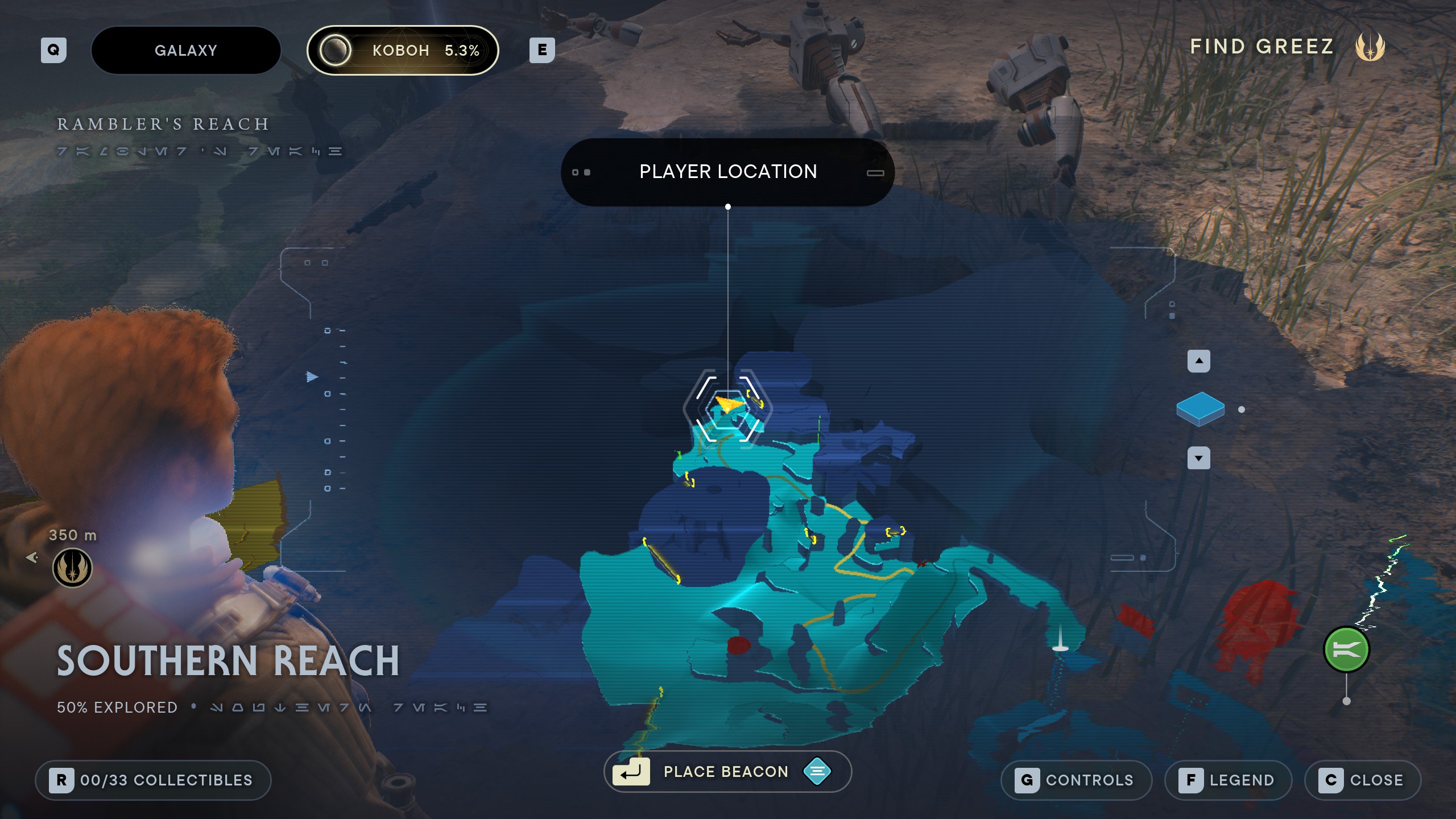Click the objective distance marker icon
1456x819 pixels.
pyautogui.click(x=72, y=568)
